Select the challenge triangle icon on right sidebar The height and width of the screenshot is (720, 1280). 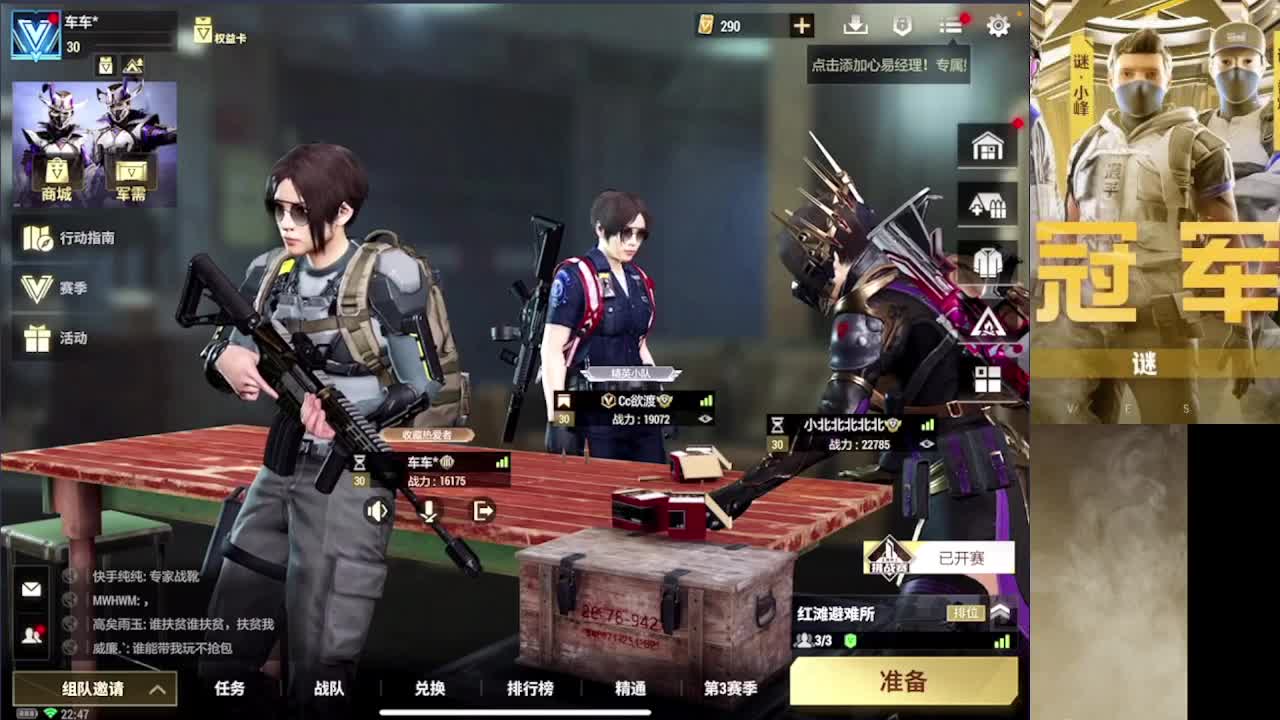coord(988,322)
